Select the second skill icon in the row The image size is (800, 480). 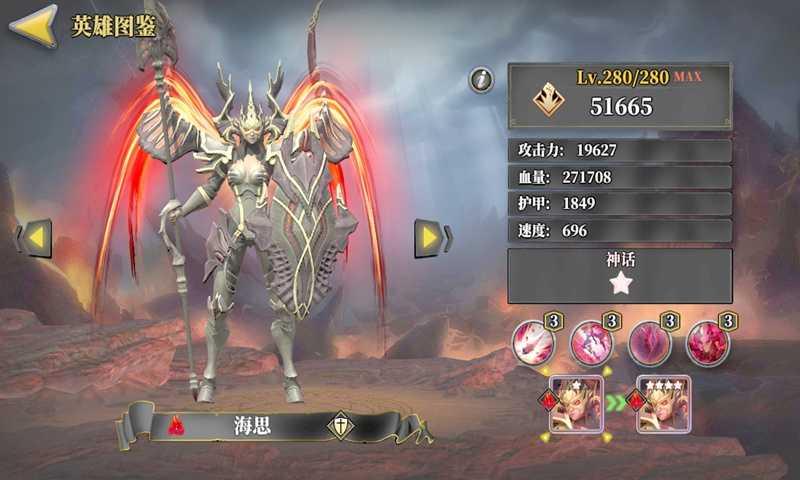pyautogui.click(x=591, y=344)
